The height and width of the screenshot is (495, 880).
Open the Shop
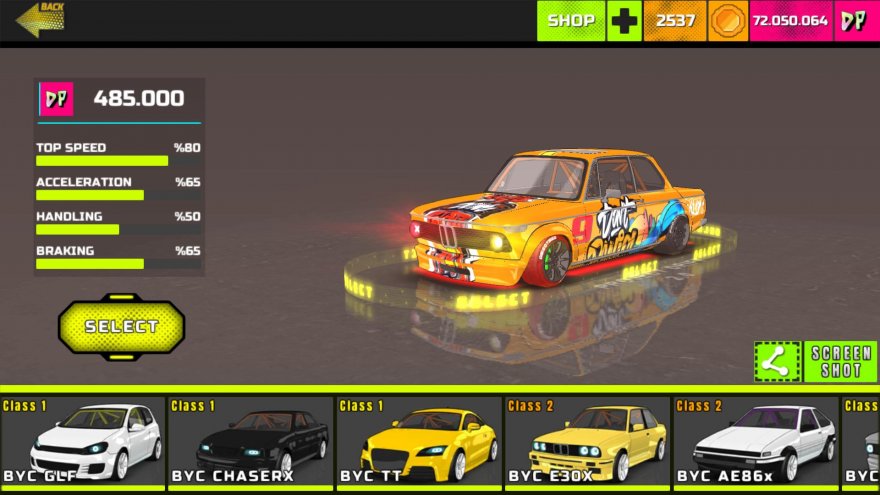click(x=571, y=20)
